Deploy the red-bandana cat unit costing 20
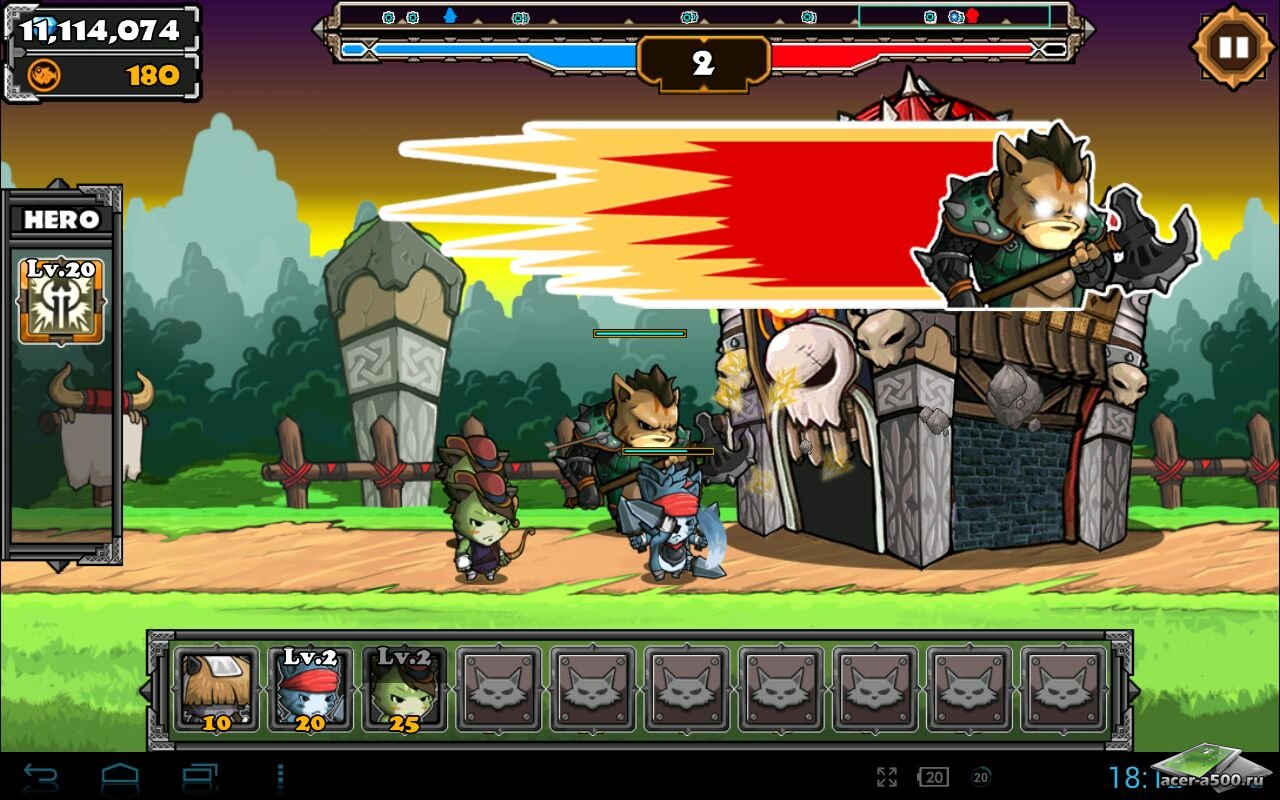 click(x=310, y=689)
